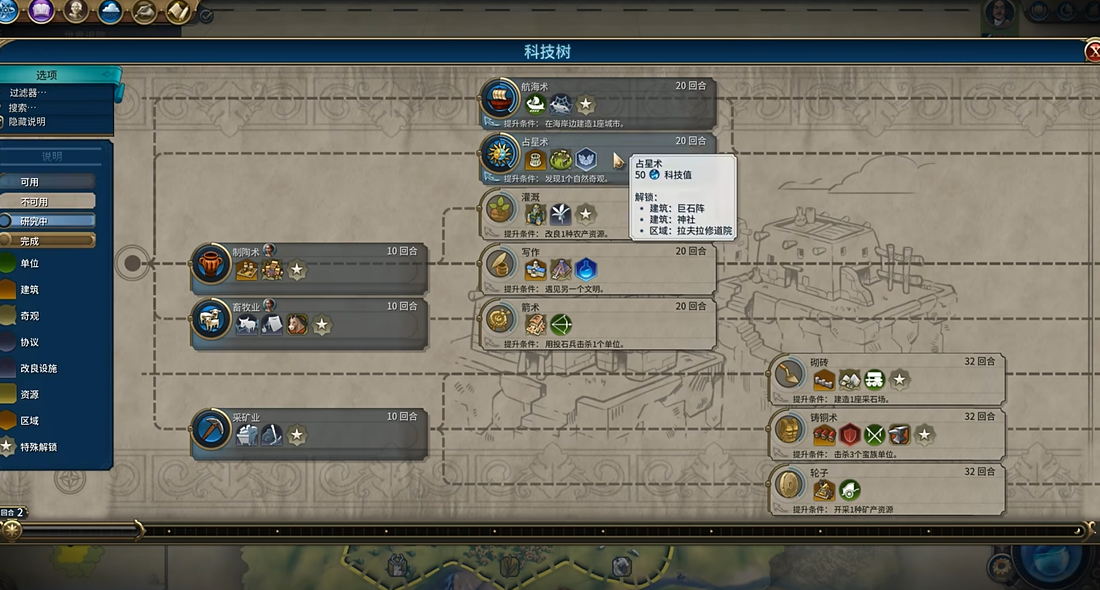Close the tech tree screen
The height and width of the screenshot is (590, 1100).
coord(1092,52)
